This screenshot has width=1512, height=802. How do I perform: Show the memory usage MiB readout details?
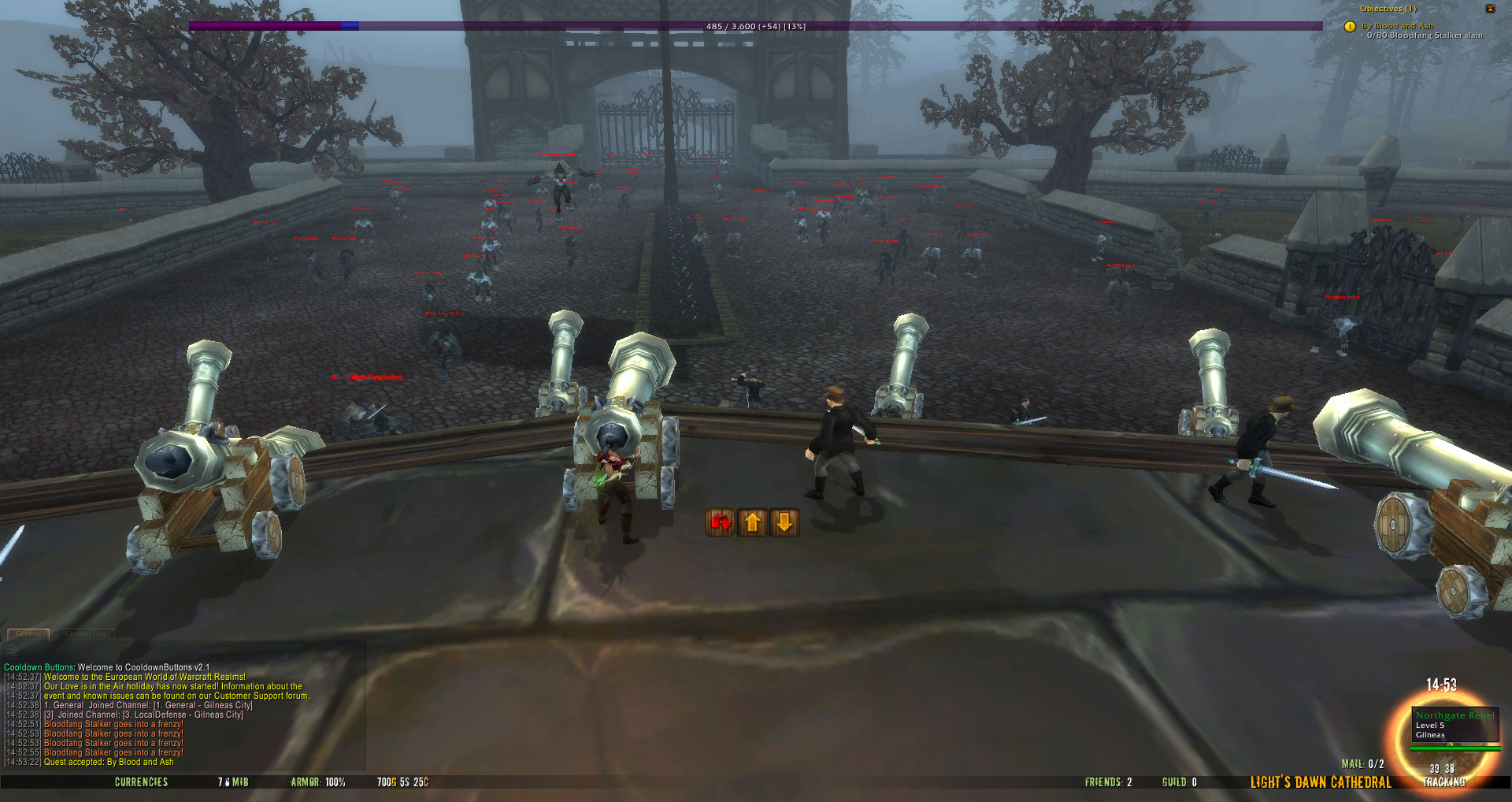tap(233, 782)
